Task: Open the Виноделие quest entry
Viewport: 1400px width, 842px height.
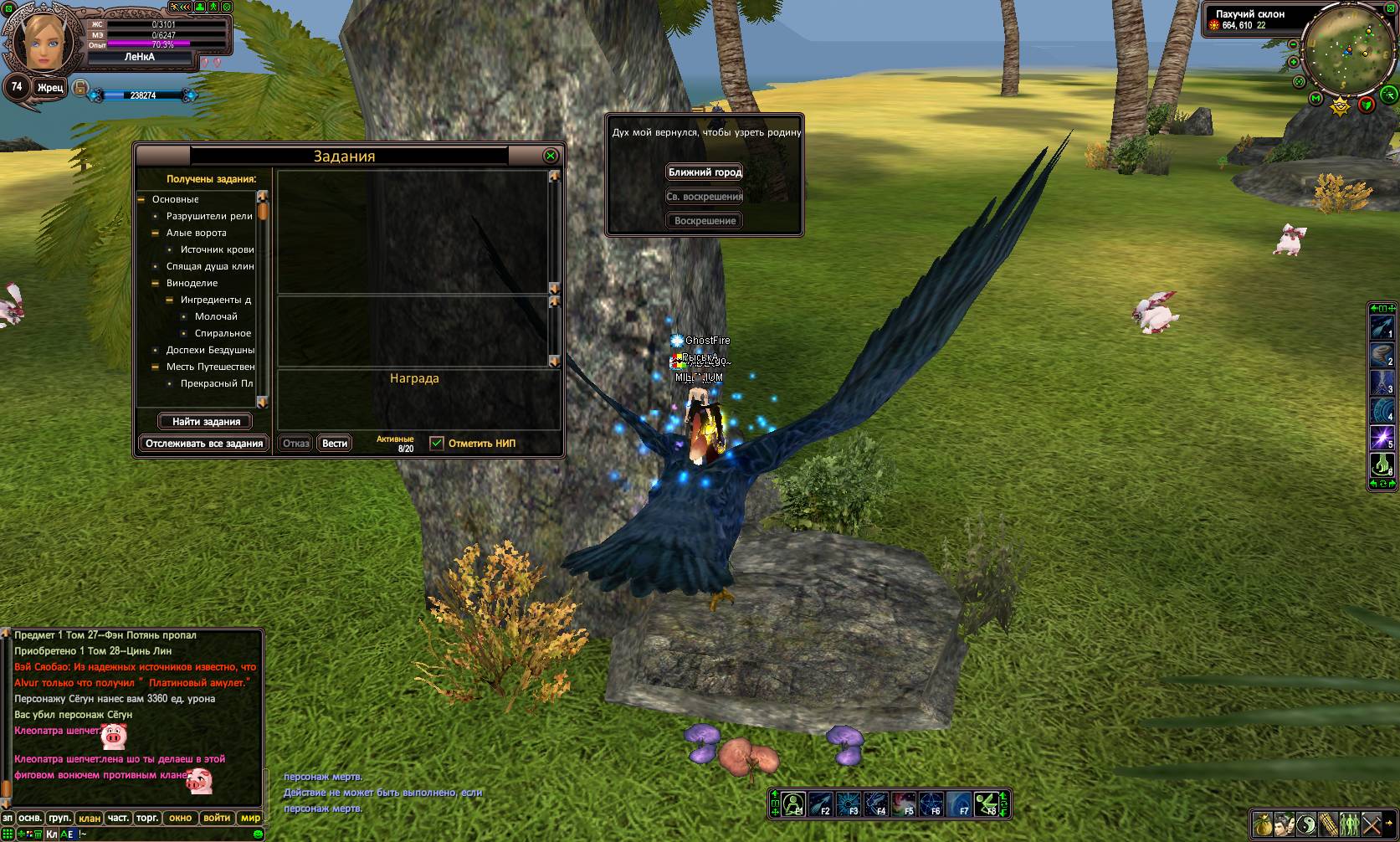Action: pyautogui.click(x=192, y=283)
